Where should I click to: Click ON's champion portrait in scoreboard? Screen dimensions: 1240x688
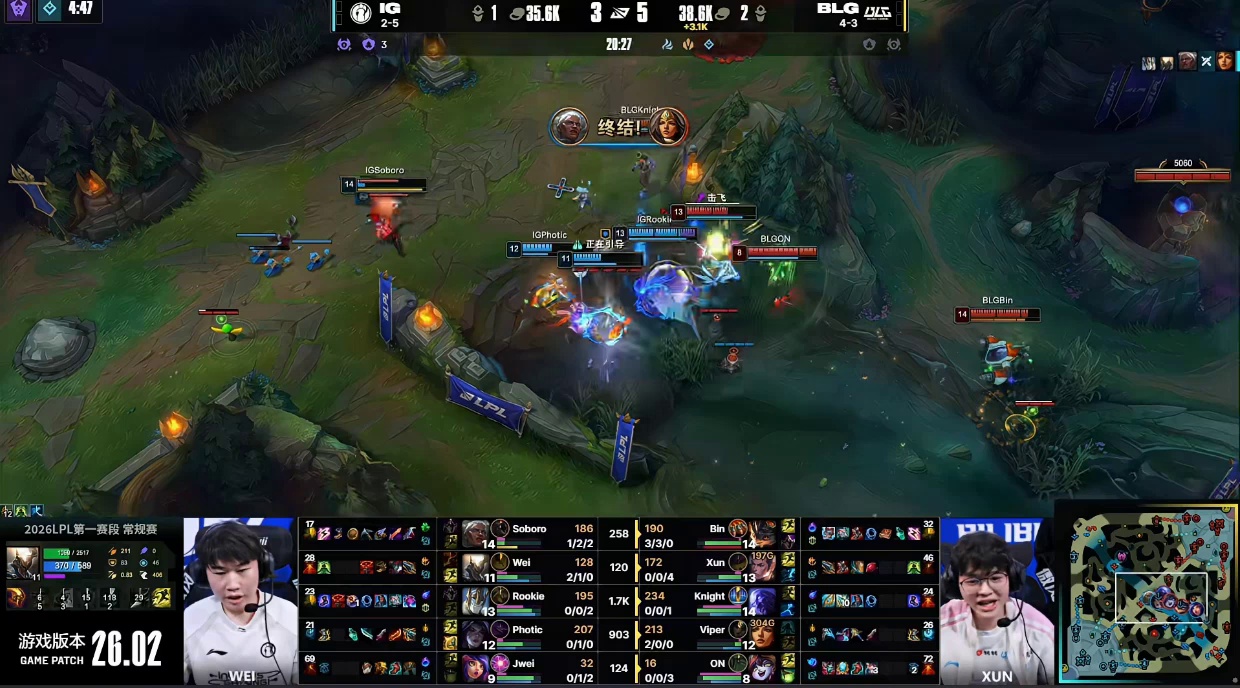761,668
